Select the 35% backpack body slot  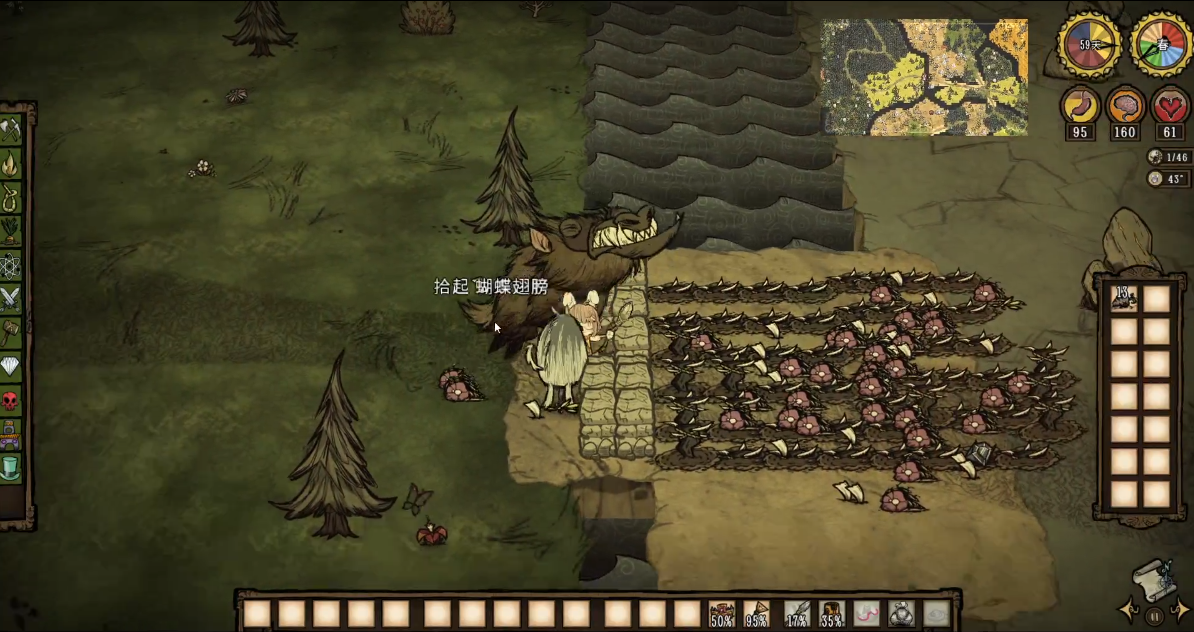[x=832, y=613]
